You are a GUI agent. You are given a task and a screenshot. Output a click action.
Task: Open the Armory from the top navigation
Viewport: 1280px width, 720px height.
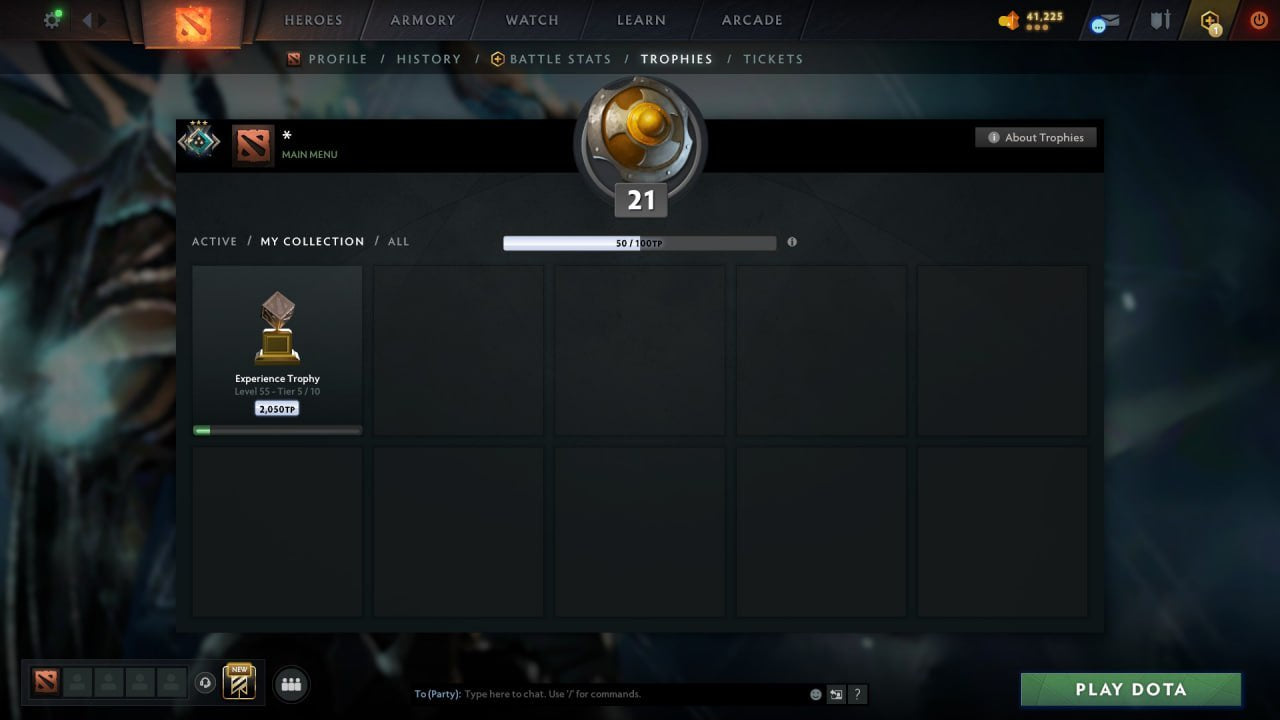421,20
